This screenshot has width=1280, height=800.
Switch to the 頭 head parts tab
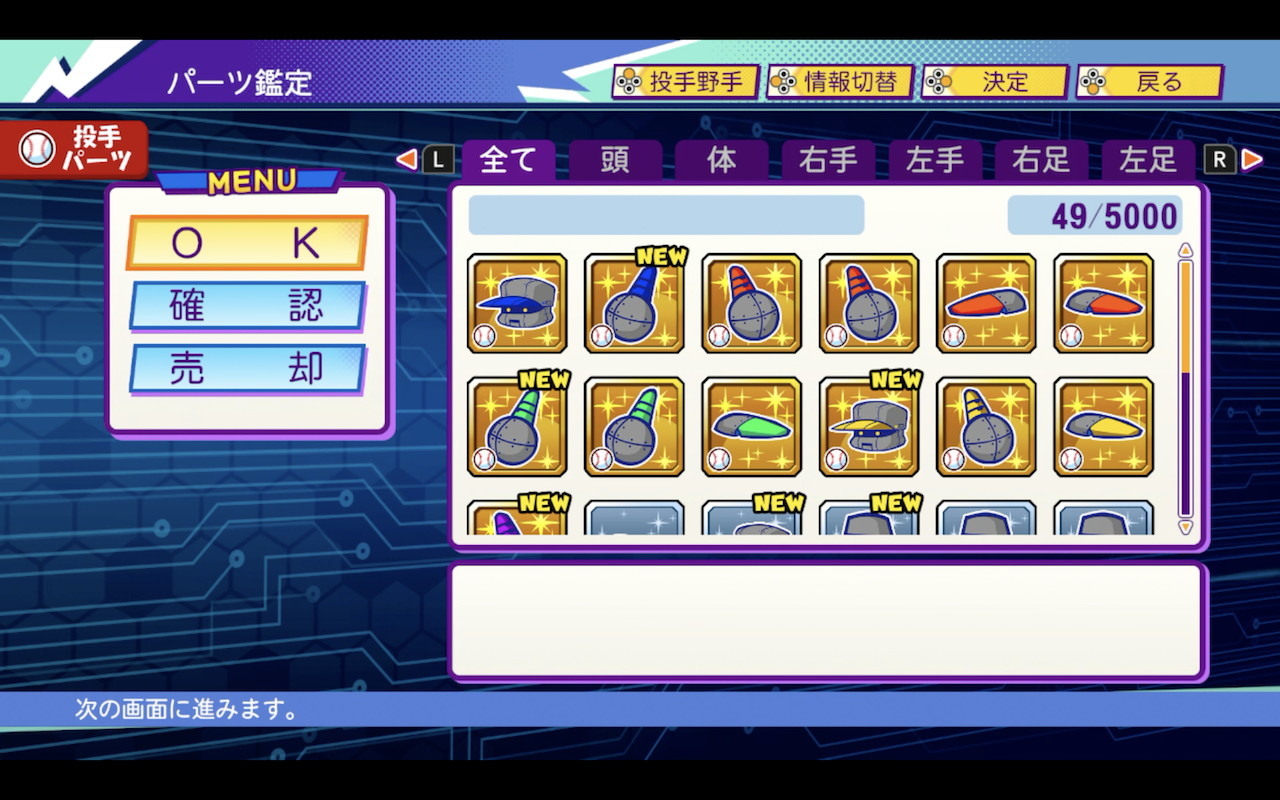613,160
